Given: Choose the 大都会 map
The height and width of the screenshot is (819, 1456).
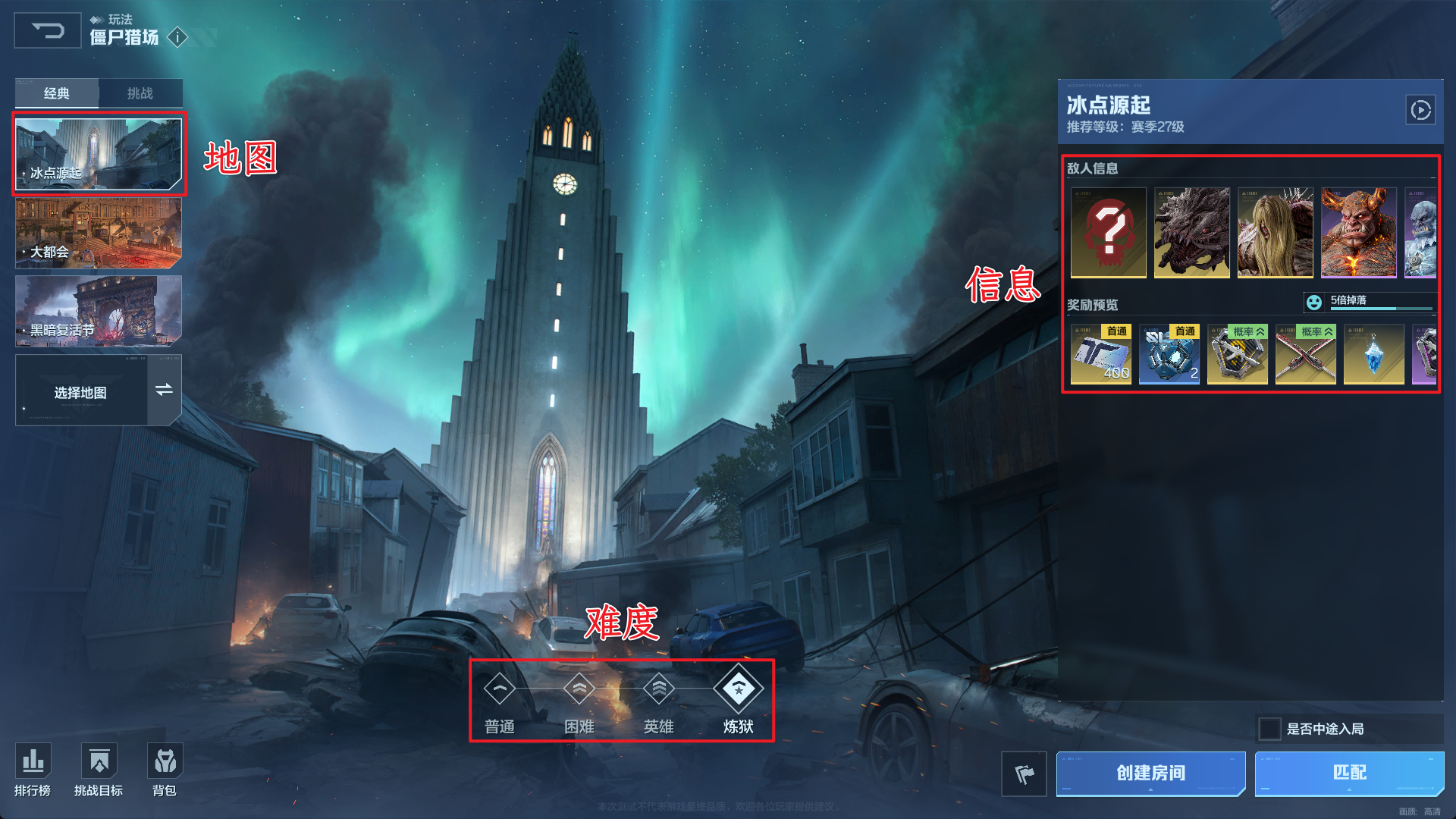Looking at the screenshot, I should [x=99, y=234].
